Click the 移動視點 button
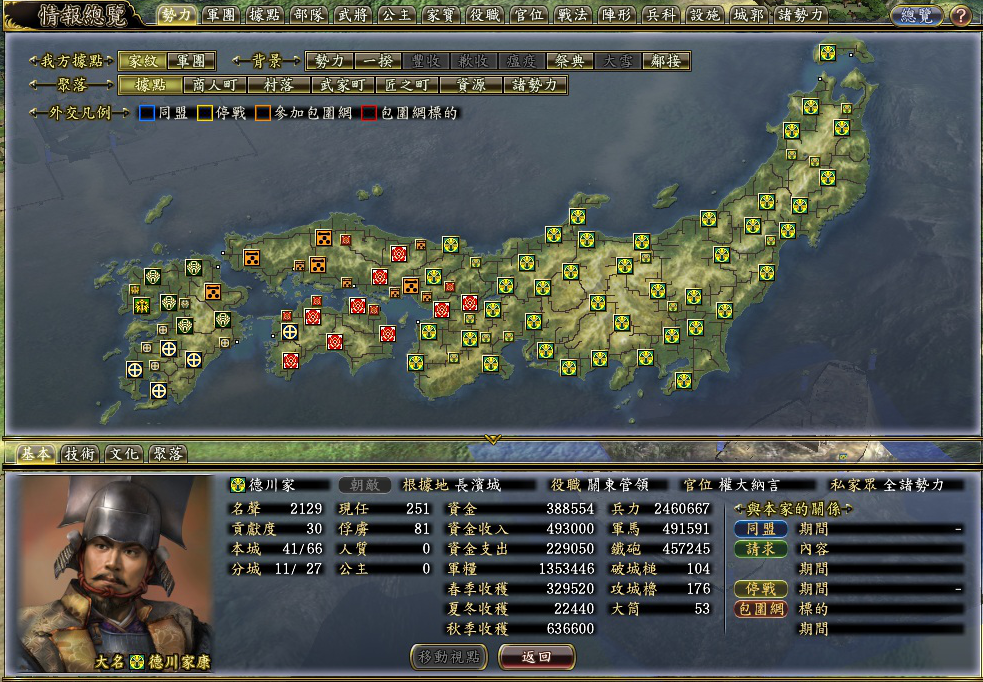The image size is (983, 682). click(x=450, y=656)
